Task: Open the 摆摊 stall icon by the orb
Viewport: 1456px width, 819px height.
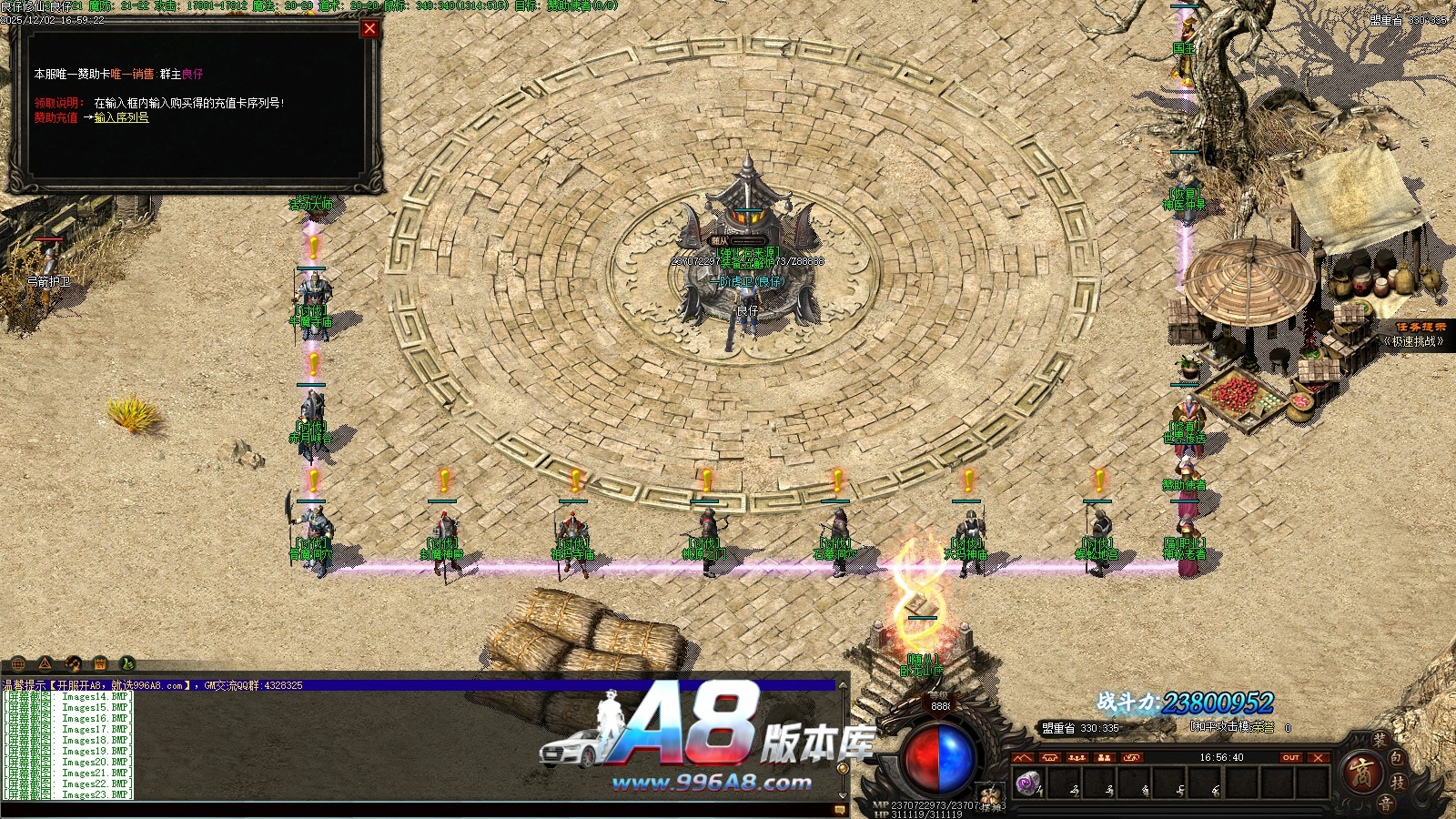Action: pos(991,800)
